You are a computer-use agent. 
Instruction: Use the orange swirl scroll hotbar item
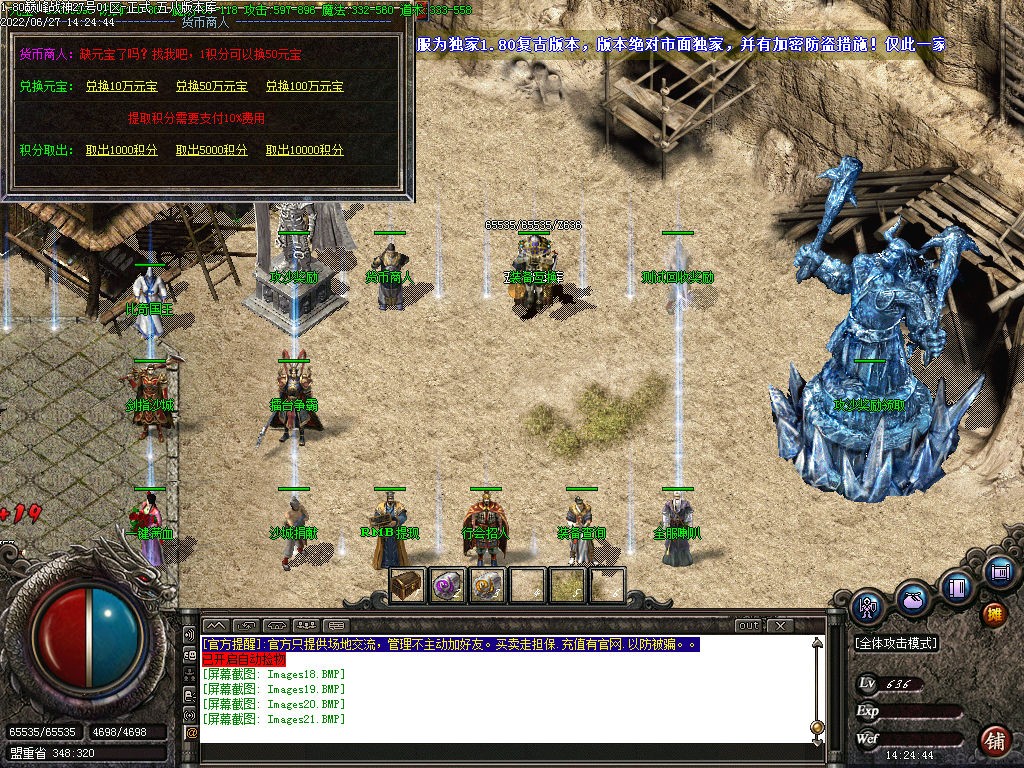pyautogui.click(x=487, y=585)
